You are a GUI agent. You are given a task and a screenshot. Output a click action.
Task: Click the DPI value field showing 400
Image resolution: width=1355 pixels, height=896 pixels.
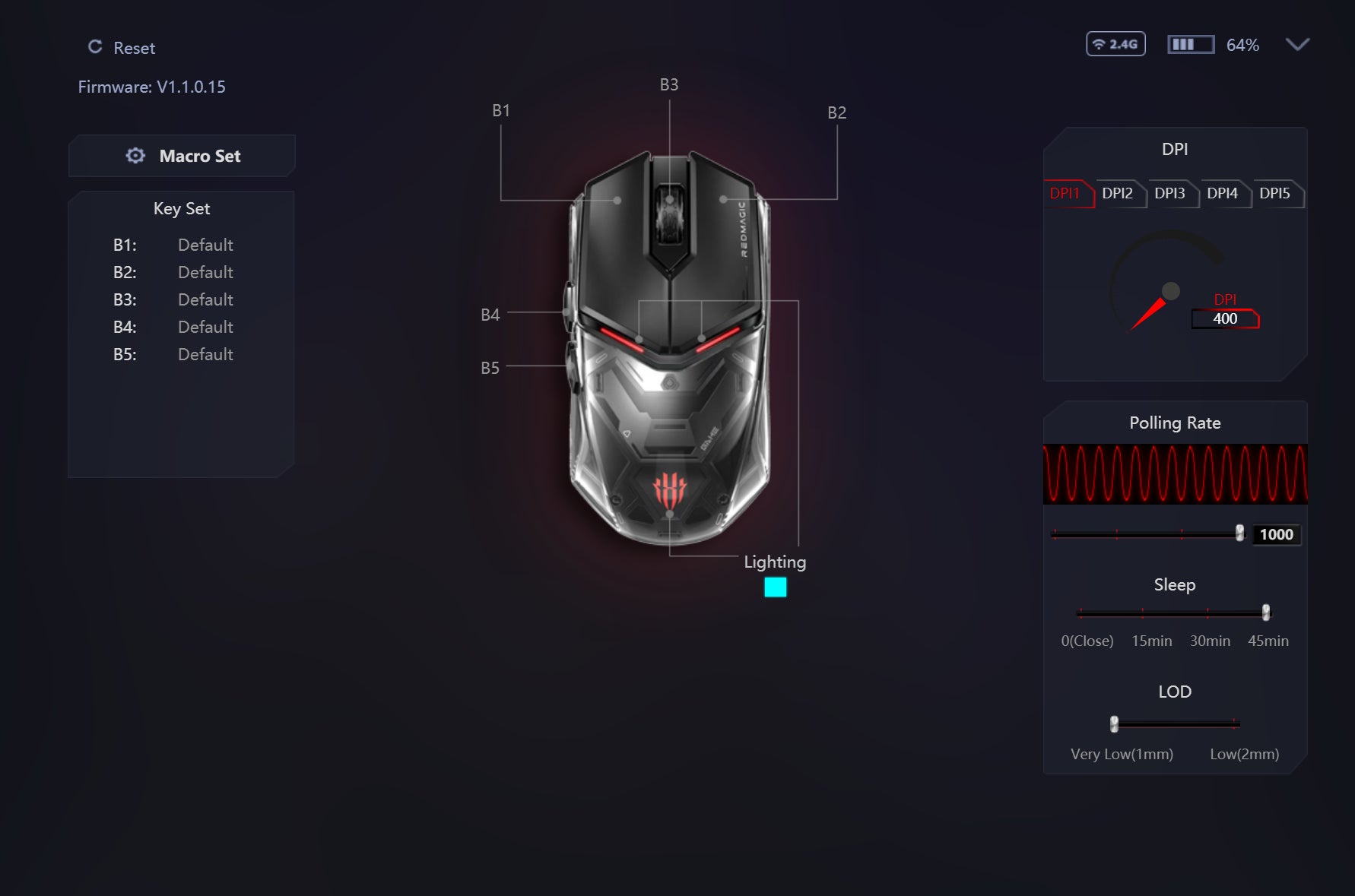pyautogui.click(x=1225, y=319)
